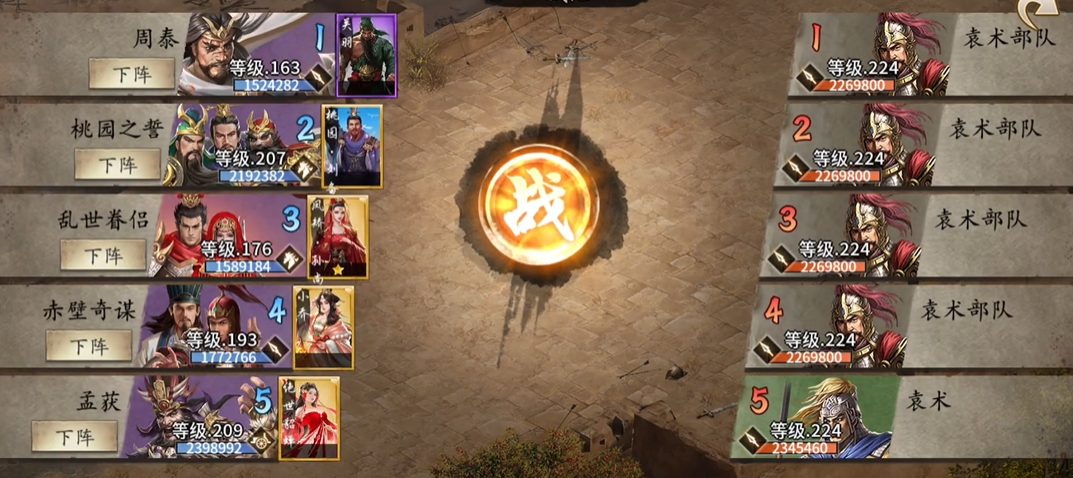The image size is (1073, 478).
Task: Choose the red-dressed lady card in slot 3
Action: [x=338, y=237]
